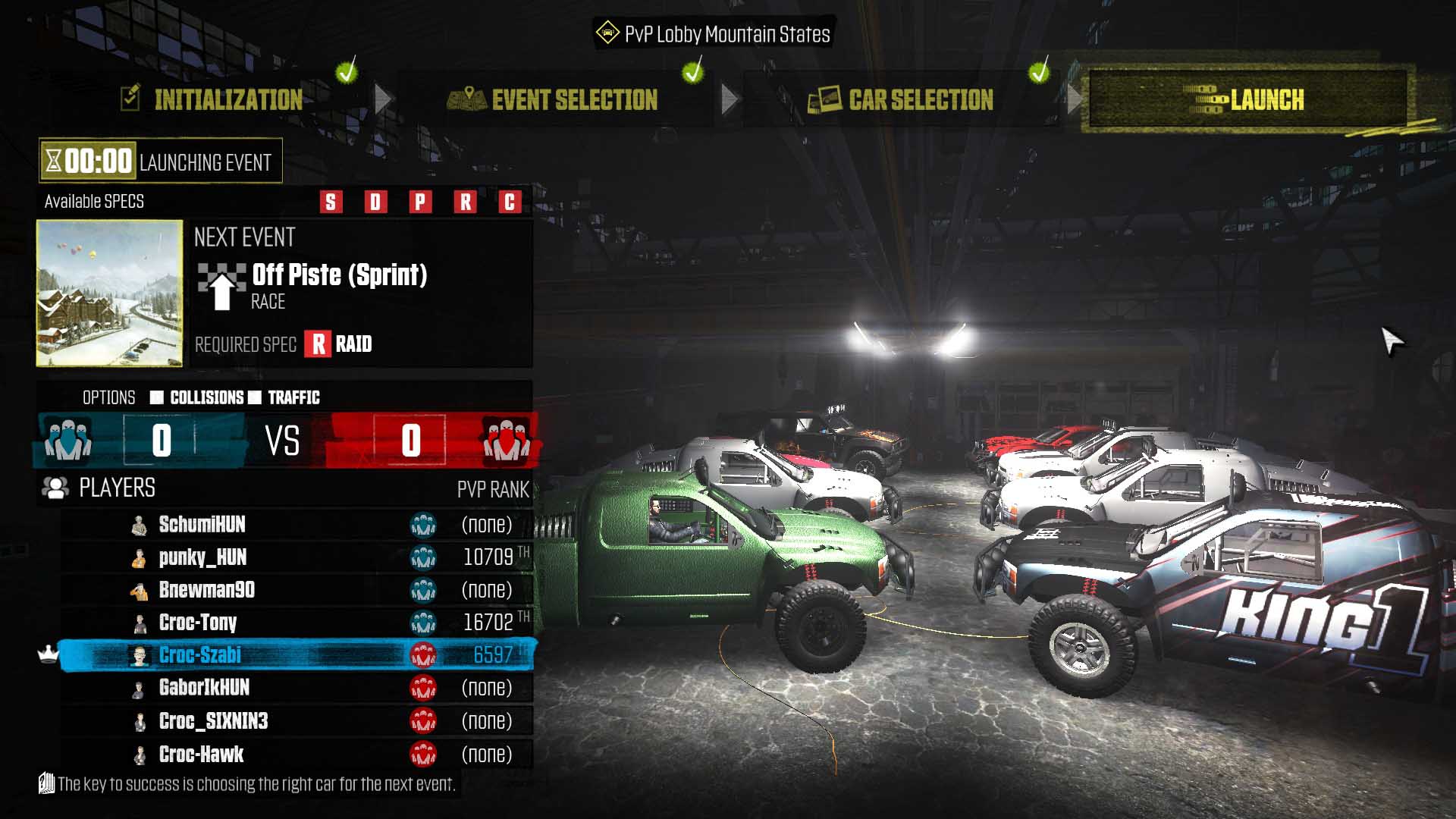Select player SchumiHUN in the list

click(x=202, y=525)
